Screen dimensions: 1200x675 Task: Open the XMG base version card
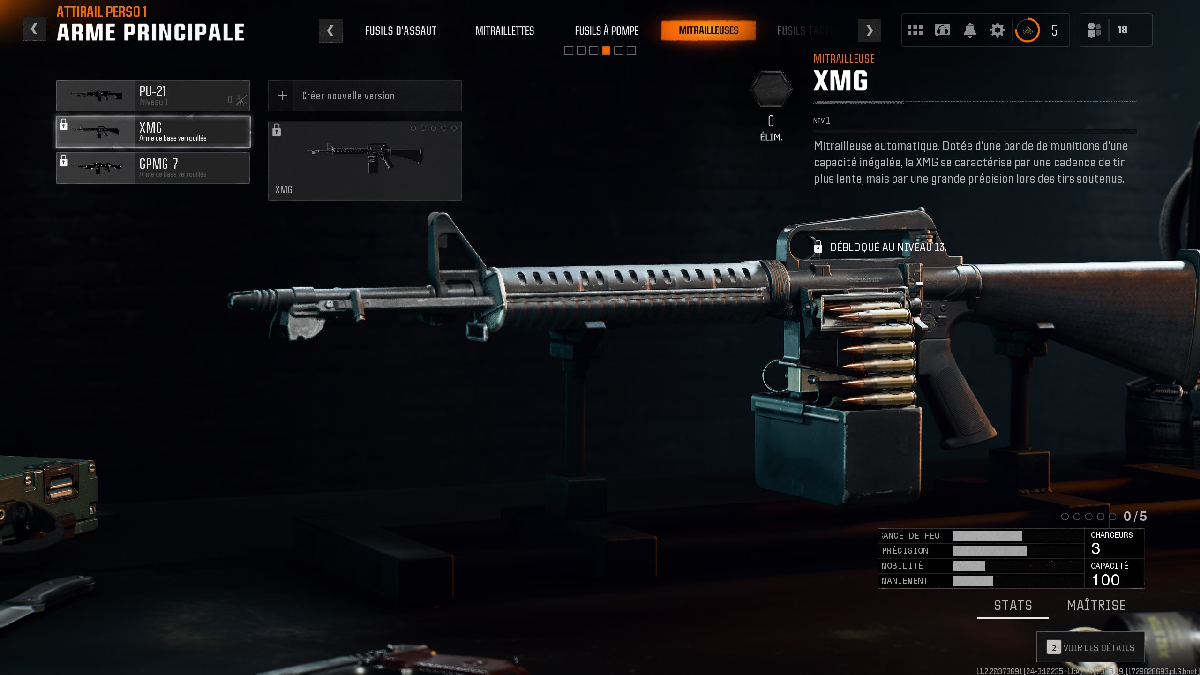(365, 160)
